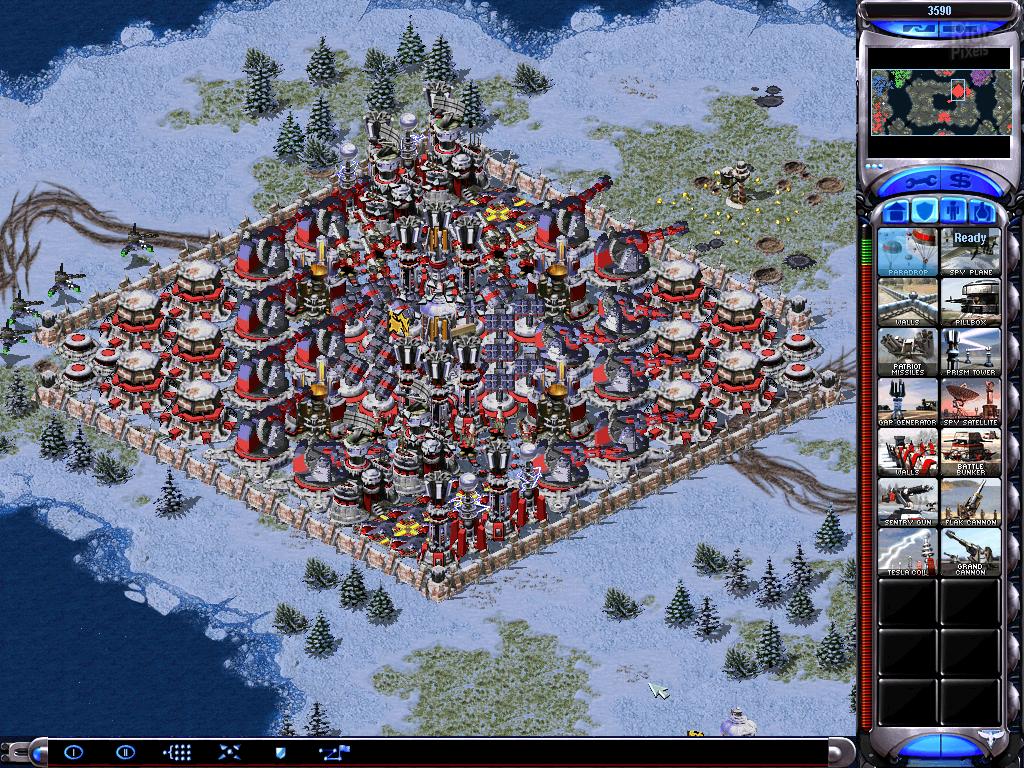Build a Grand Cannon
The height and width of the screenshot is (768, 1024).
tap(970, 551)
